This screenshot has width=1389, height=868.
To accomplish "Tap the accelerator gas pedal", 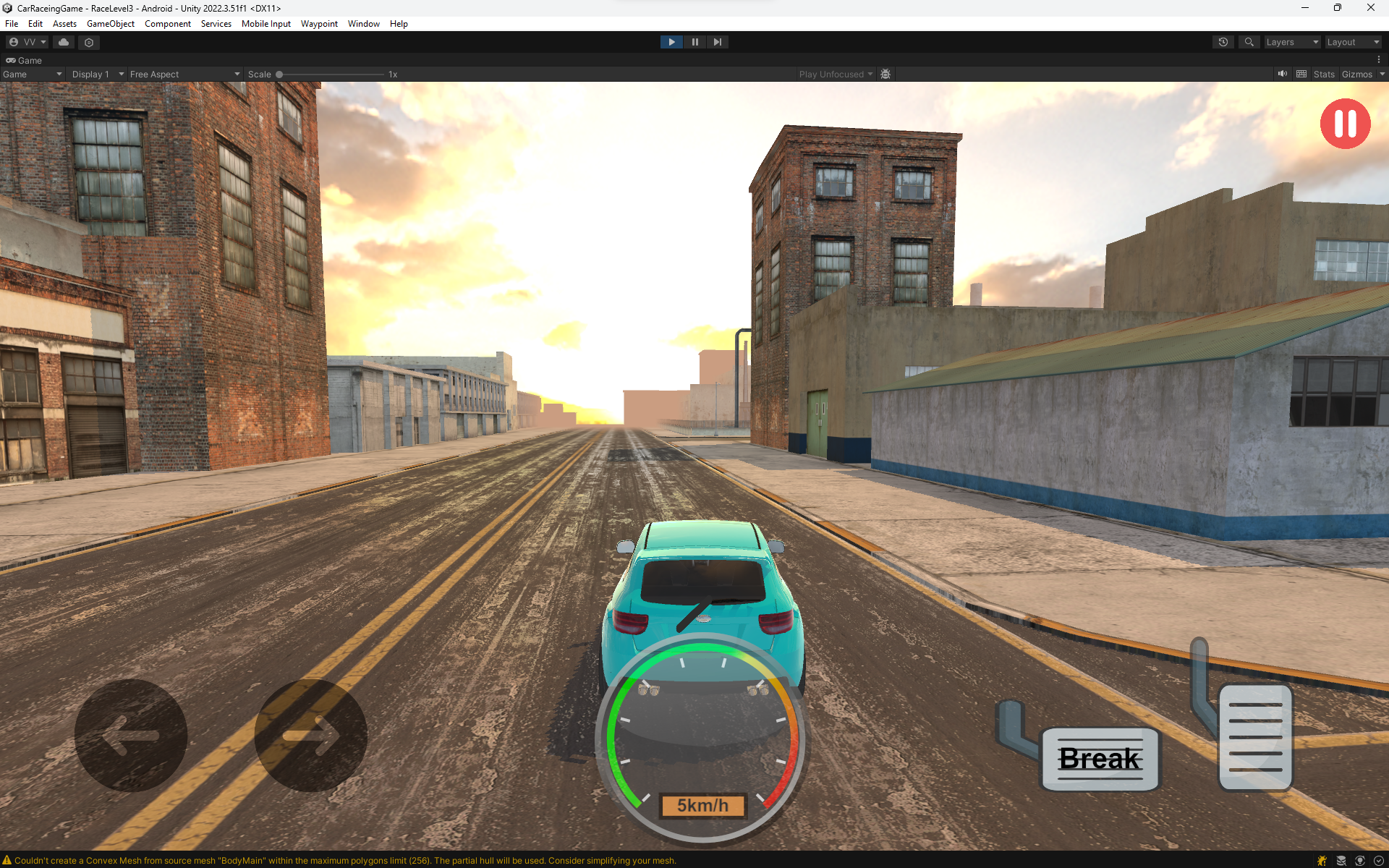I will 1255,737.
